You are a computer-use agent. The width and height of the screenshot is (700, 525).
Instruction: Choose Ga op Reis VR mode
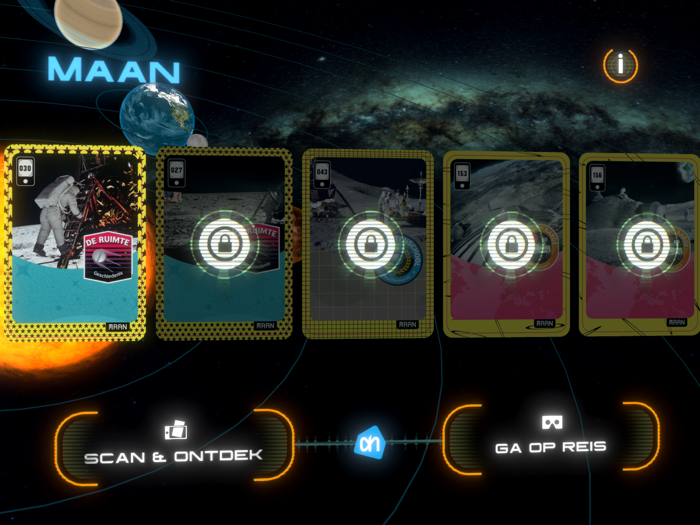551,437
